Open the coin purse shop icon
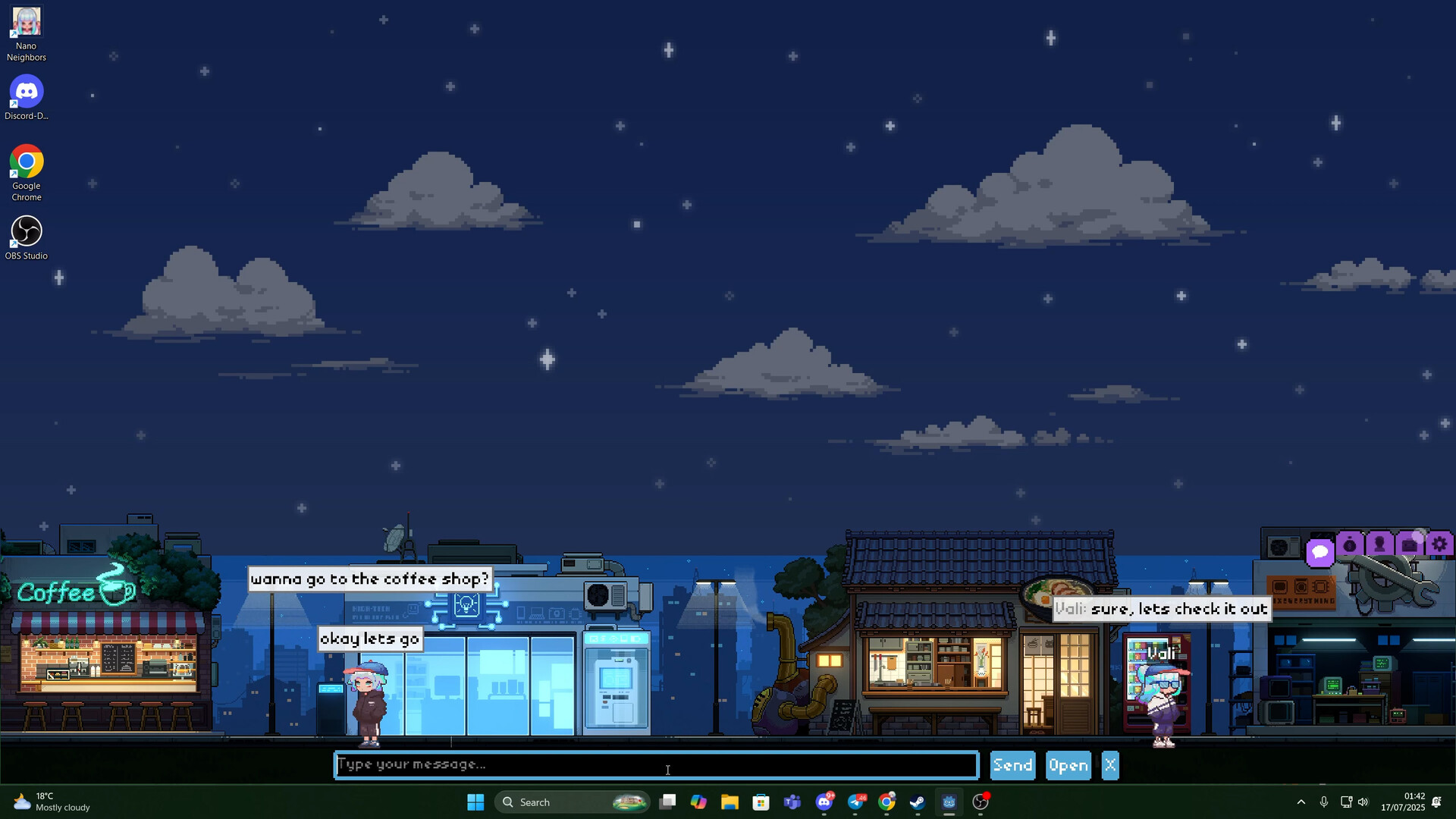This screenshot has width=1456, height=819. coord(1349,544)
